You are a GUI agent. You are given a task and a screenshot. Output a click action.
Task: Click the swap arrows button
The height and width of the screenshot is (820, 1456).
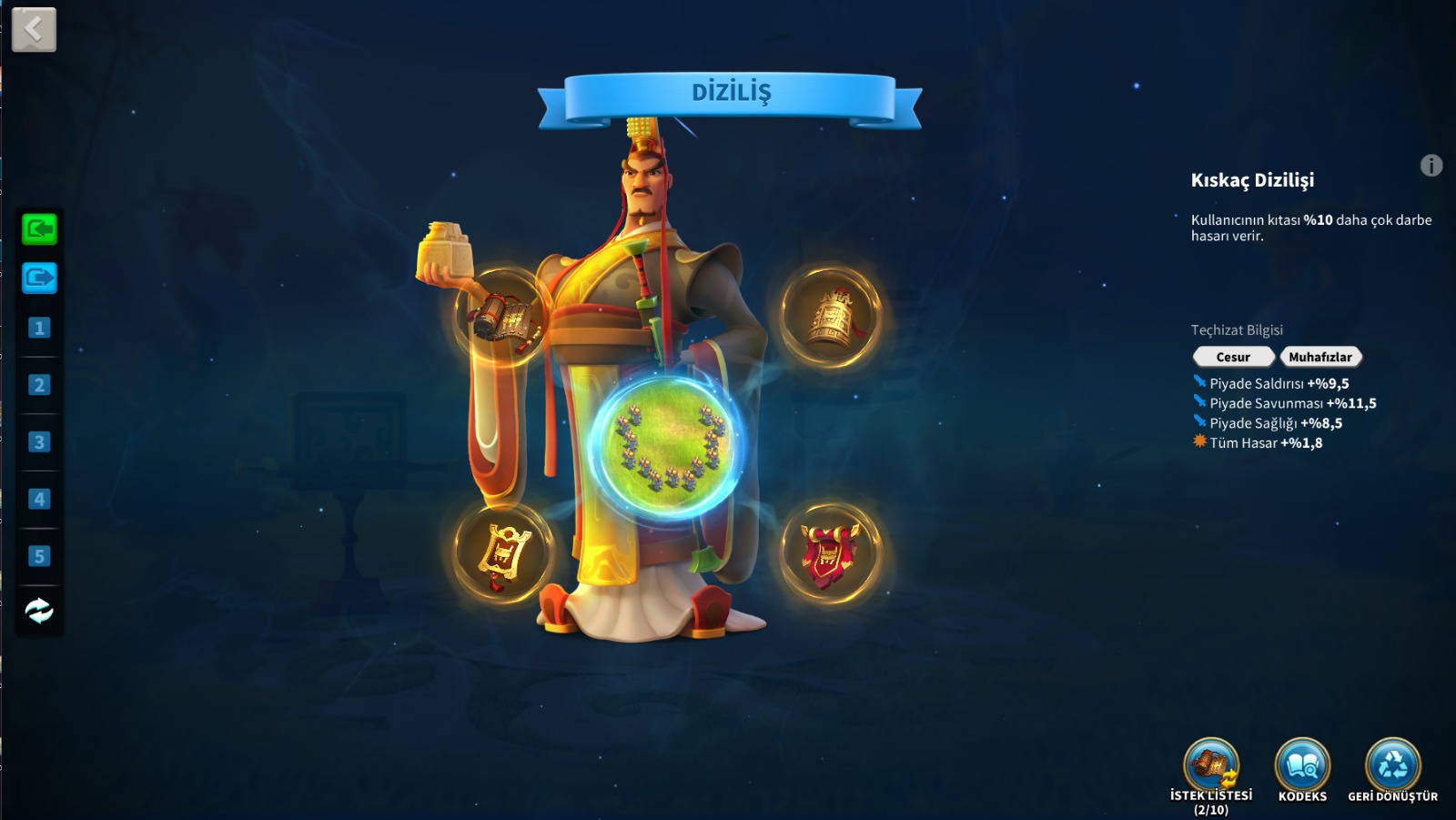tap(39, 611)
